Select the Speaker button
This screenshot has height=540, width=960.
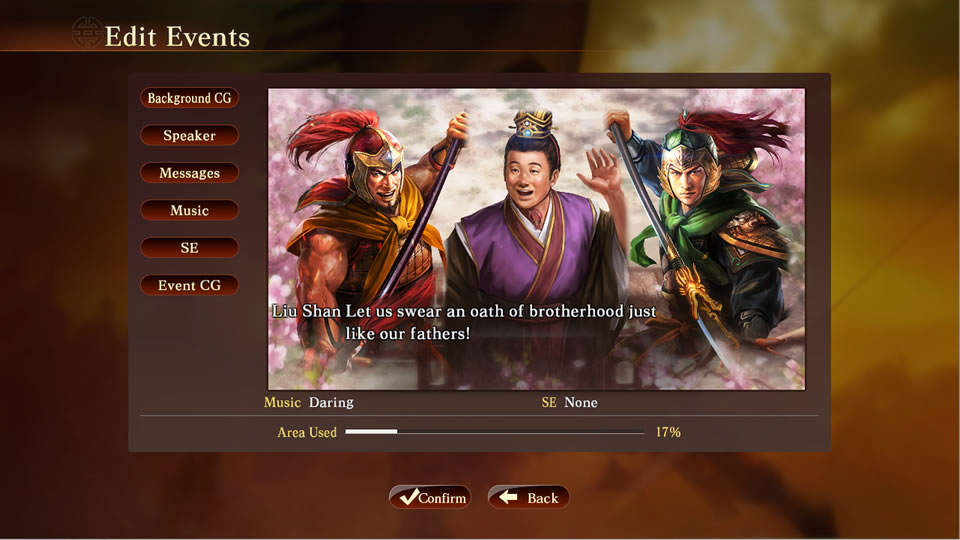point(189,135)
